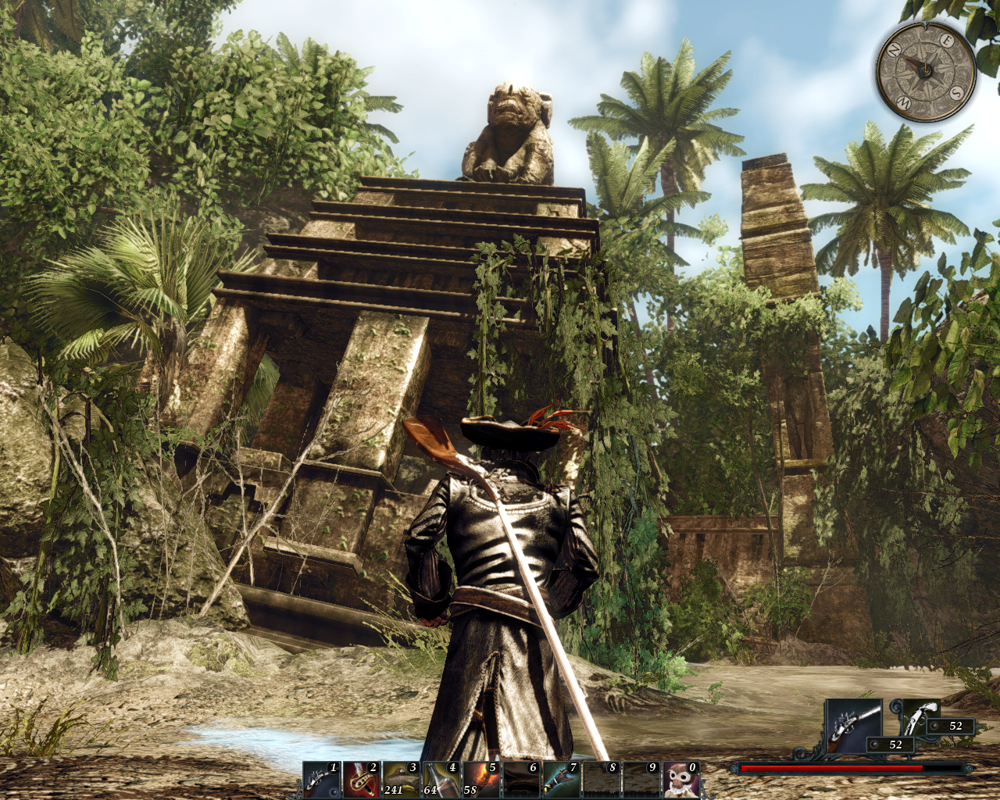Summon the monkey from hotbar slot 0
The image size is (1000, 800).
pos(681,780)
